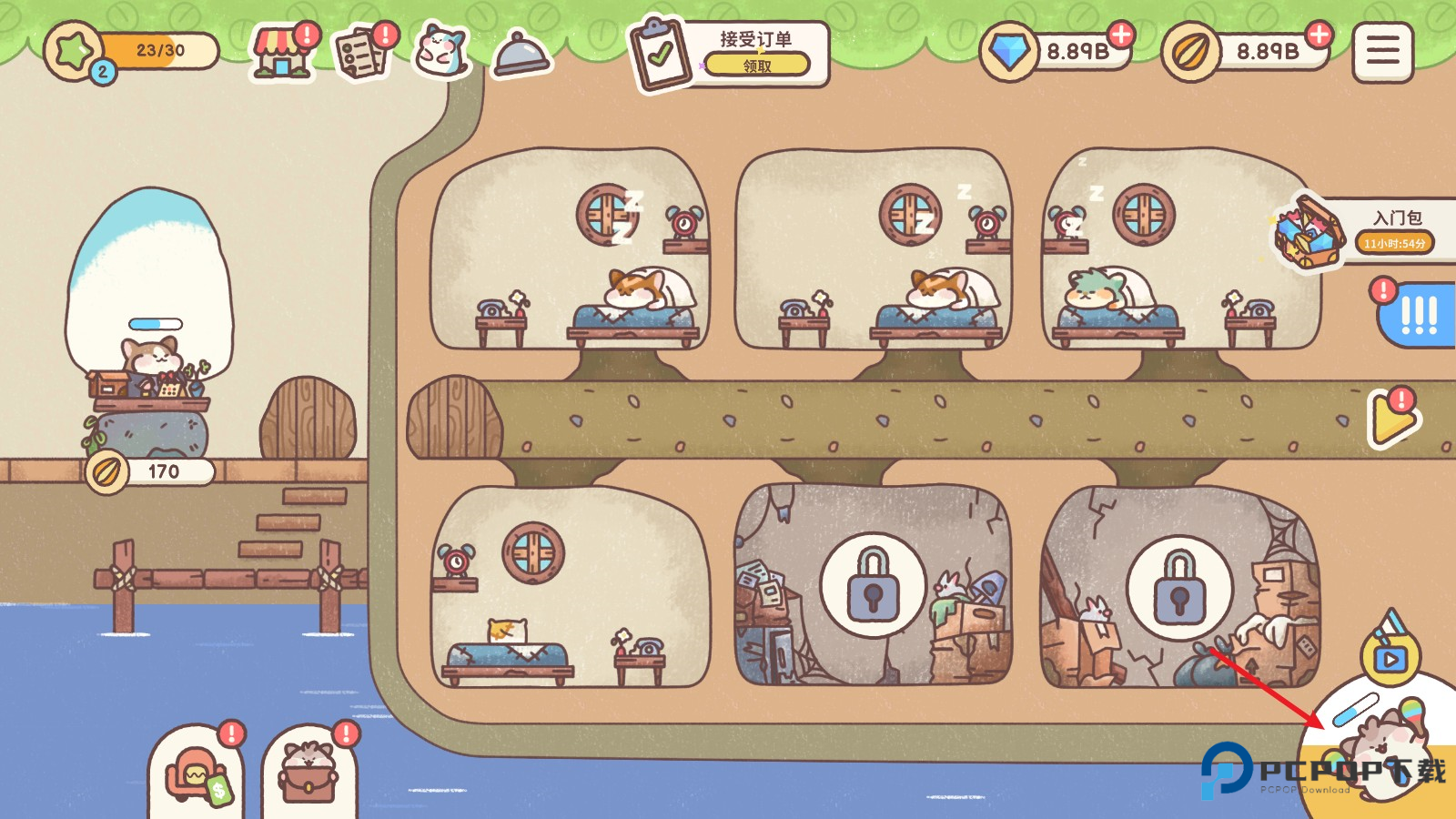Claim the accept-order quest reward

click(756, 66)
